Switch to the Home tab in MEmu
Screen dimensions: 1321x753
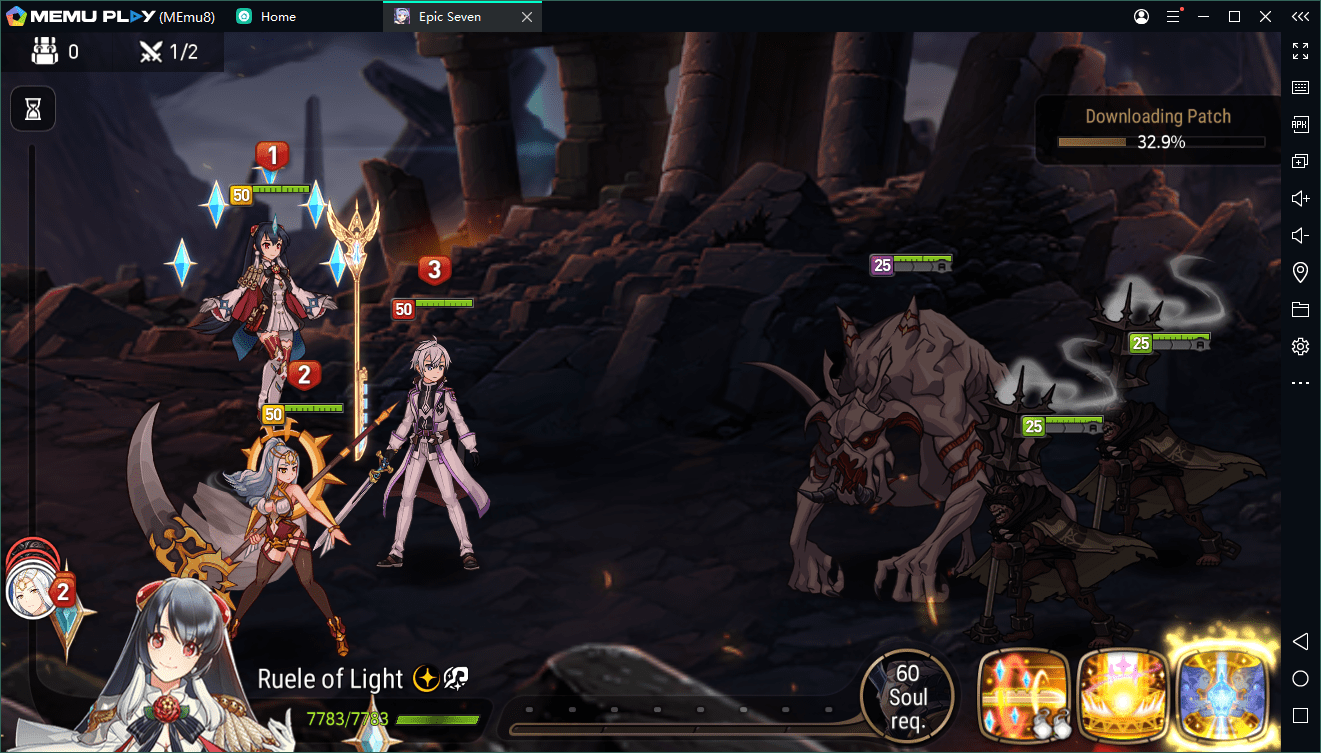click(277, 17)
